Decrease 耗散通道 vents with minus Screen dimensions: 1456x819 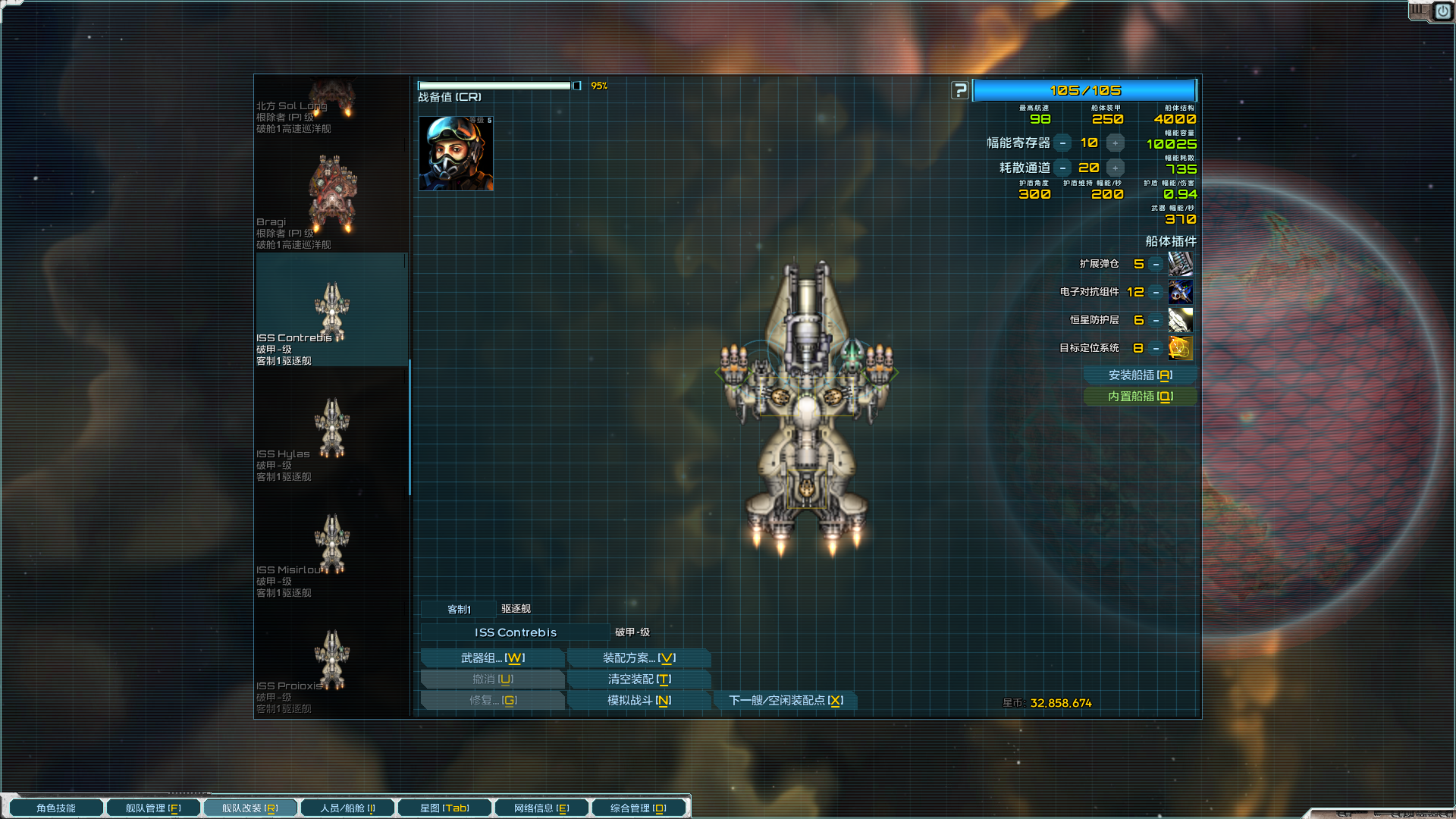click(1063, 168)
